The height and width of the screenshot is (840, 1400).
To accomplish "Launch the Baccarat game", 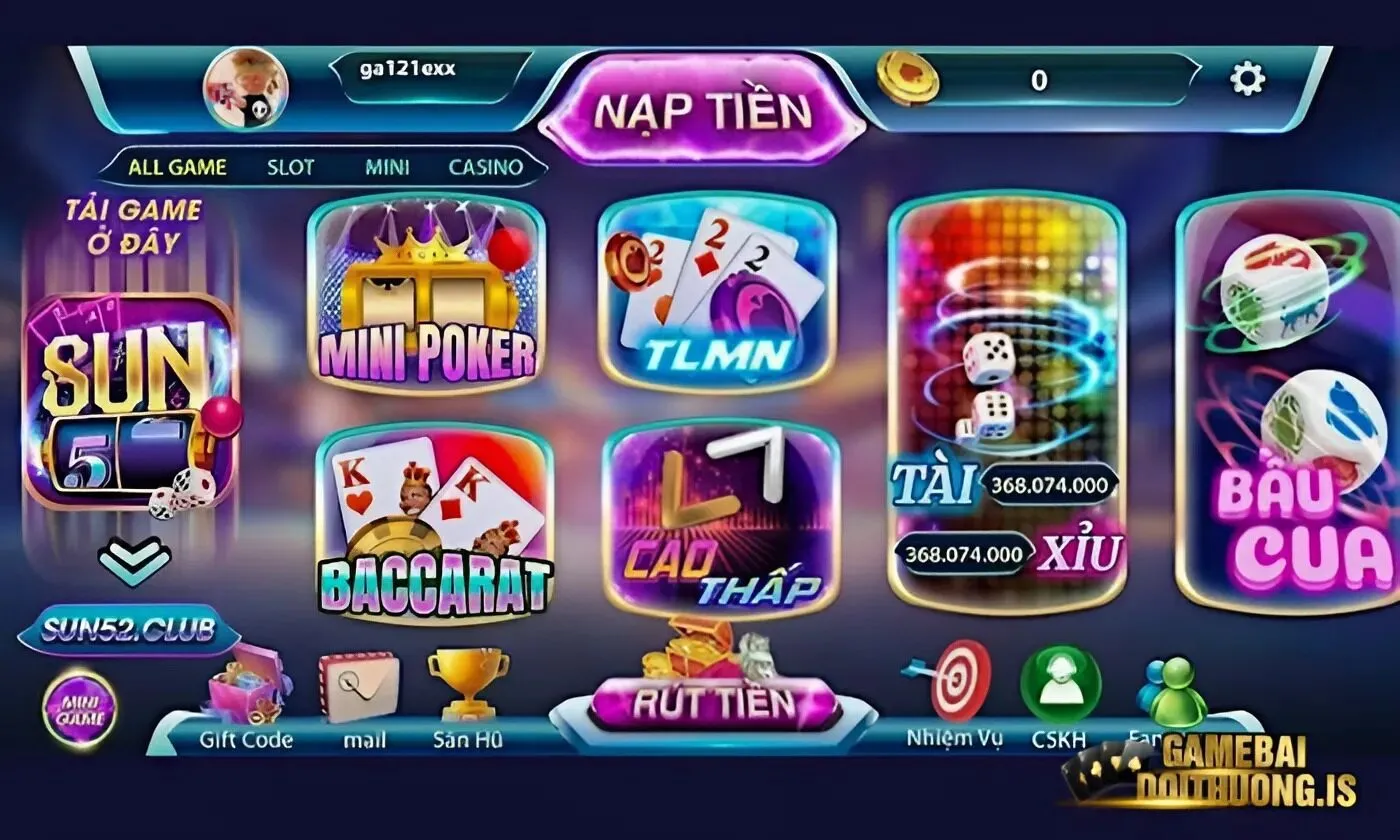I will pos(430,520).
